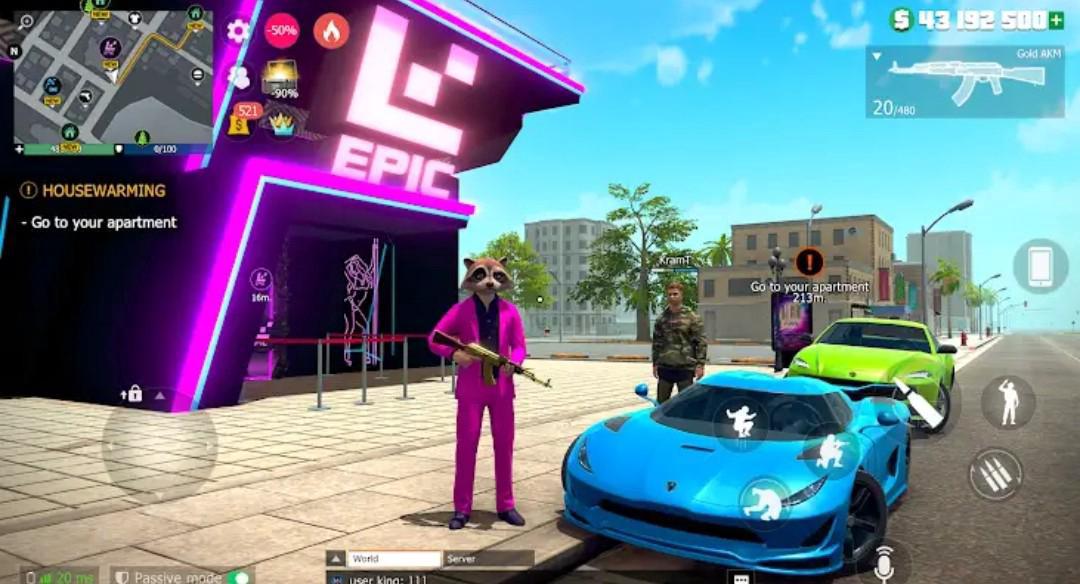Open the crown VIP icon
The image size is (1080, 584).
coord(284,121)
